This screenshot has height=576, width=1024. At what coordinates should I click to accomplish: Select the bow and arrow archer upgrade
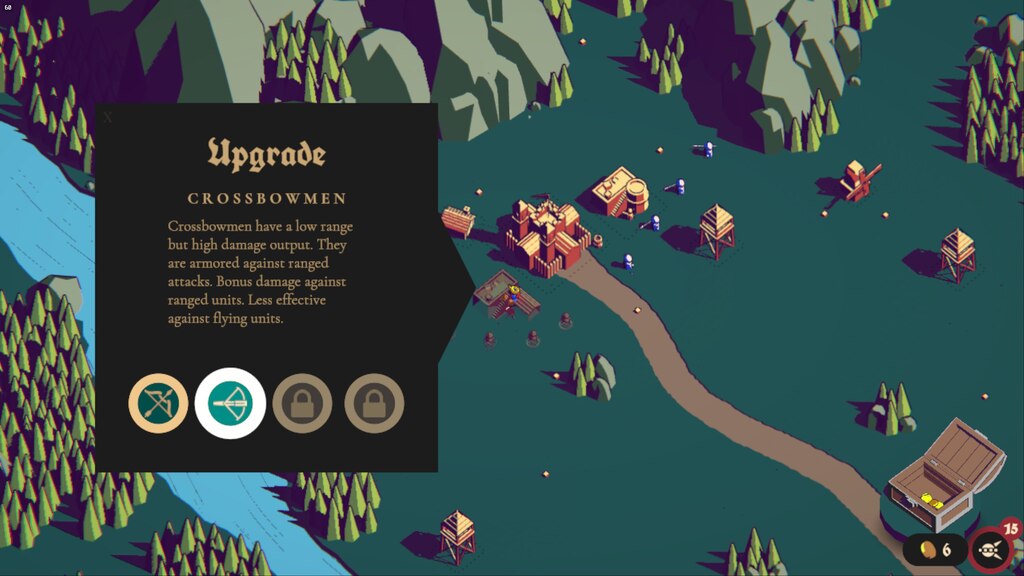coord(158,404)
